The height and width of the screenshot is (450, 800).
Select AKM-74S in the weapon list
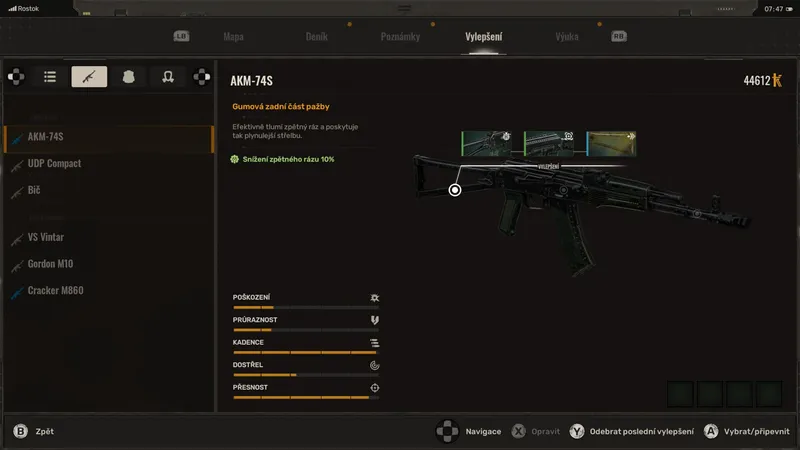(46, 137)
